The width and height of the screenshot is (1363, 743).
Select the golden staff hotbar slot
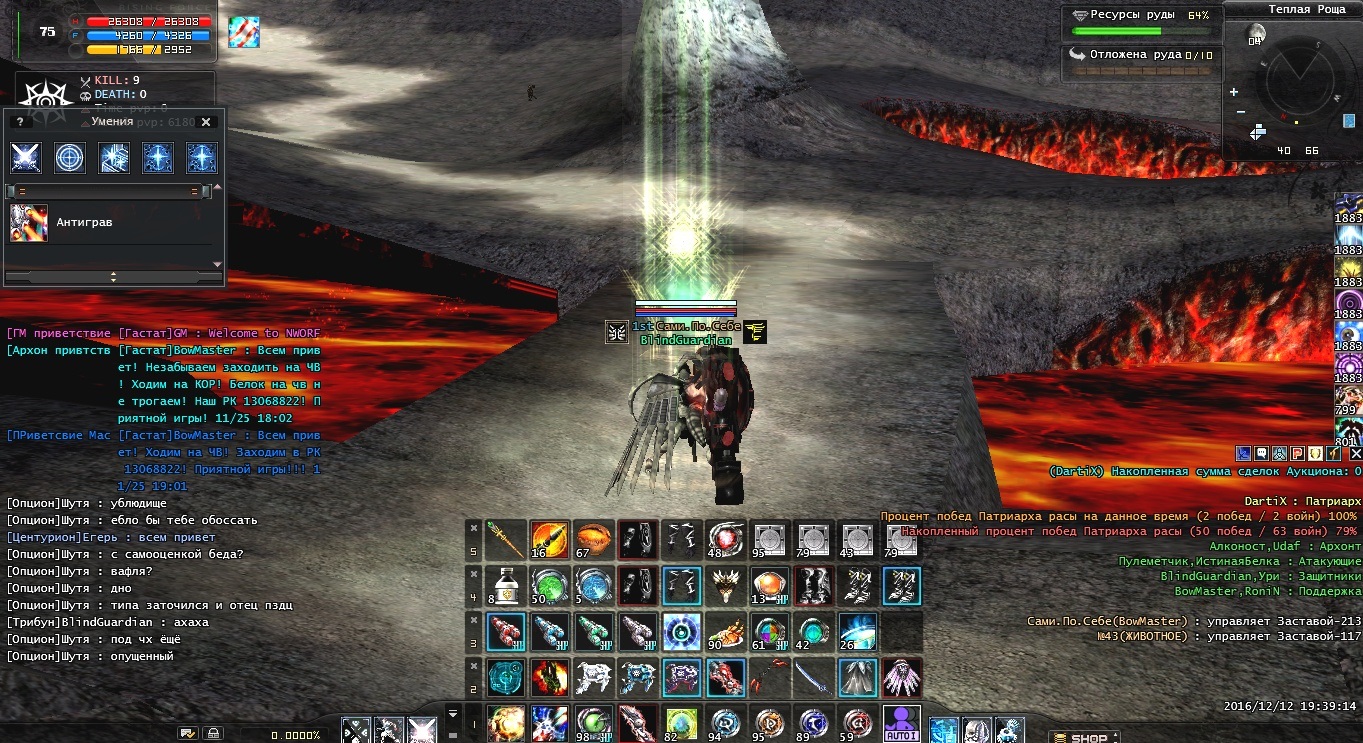(506, 540)
